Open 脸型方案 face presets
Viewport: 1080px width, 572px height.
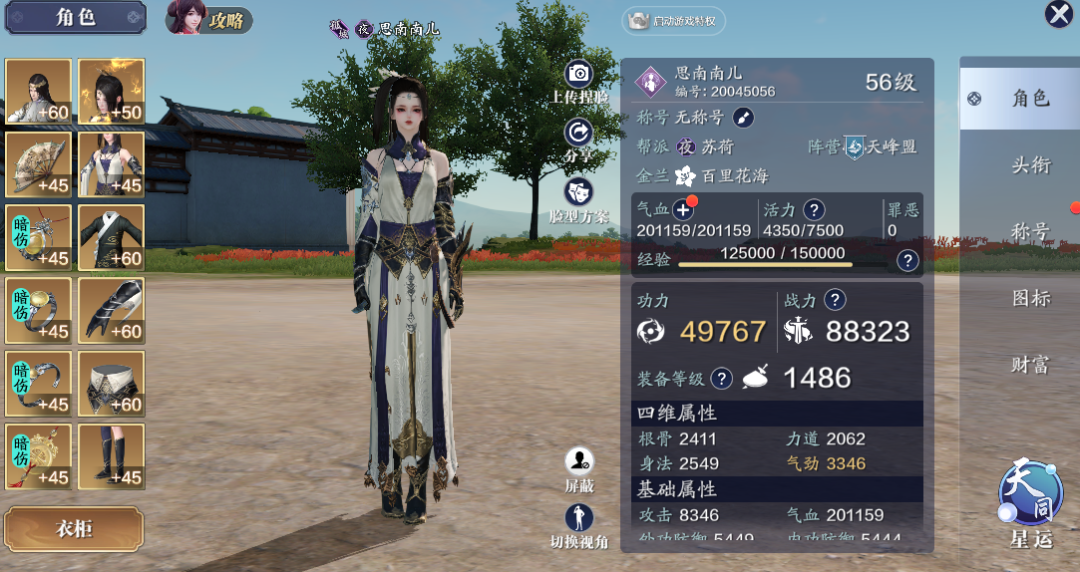click(579, 193)
